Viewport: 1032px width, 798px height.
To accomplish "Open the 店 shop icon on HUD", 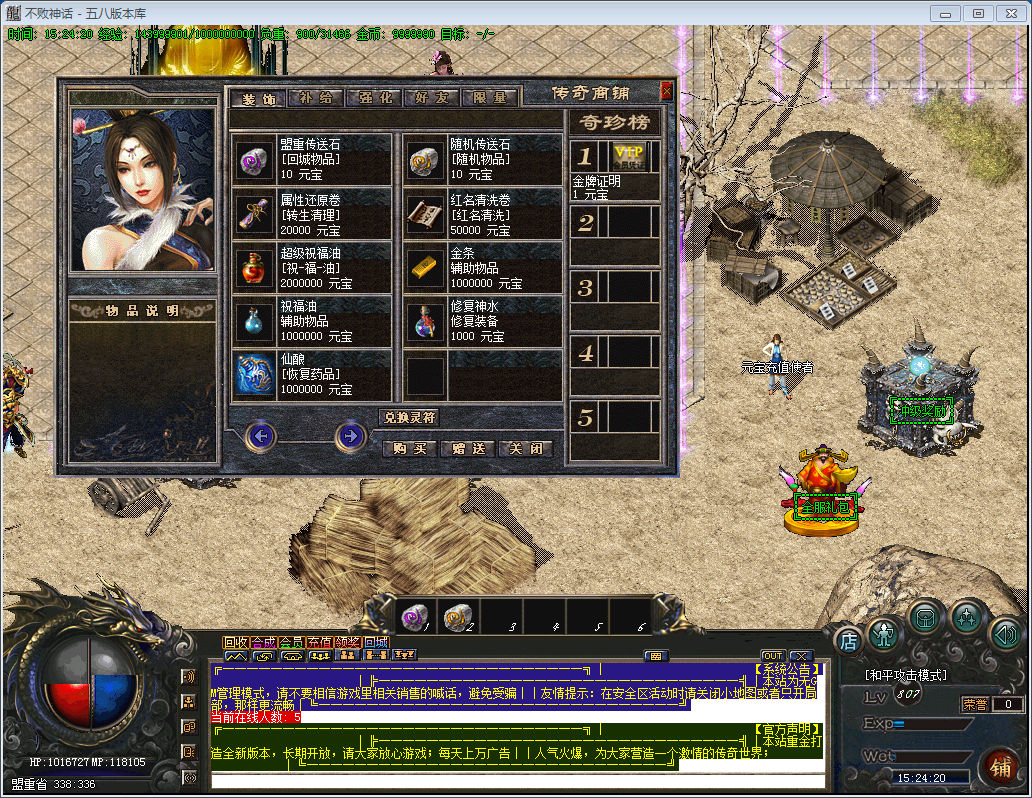I will click(848, 640).
